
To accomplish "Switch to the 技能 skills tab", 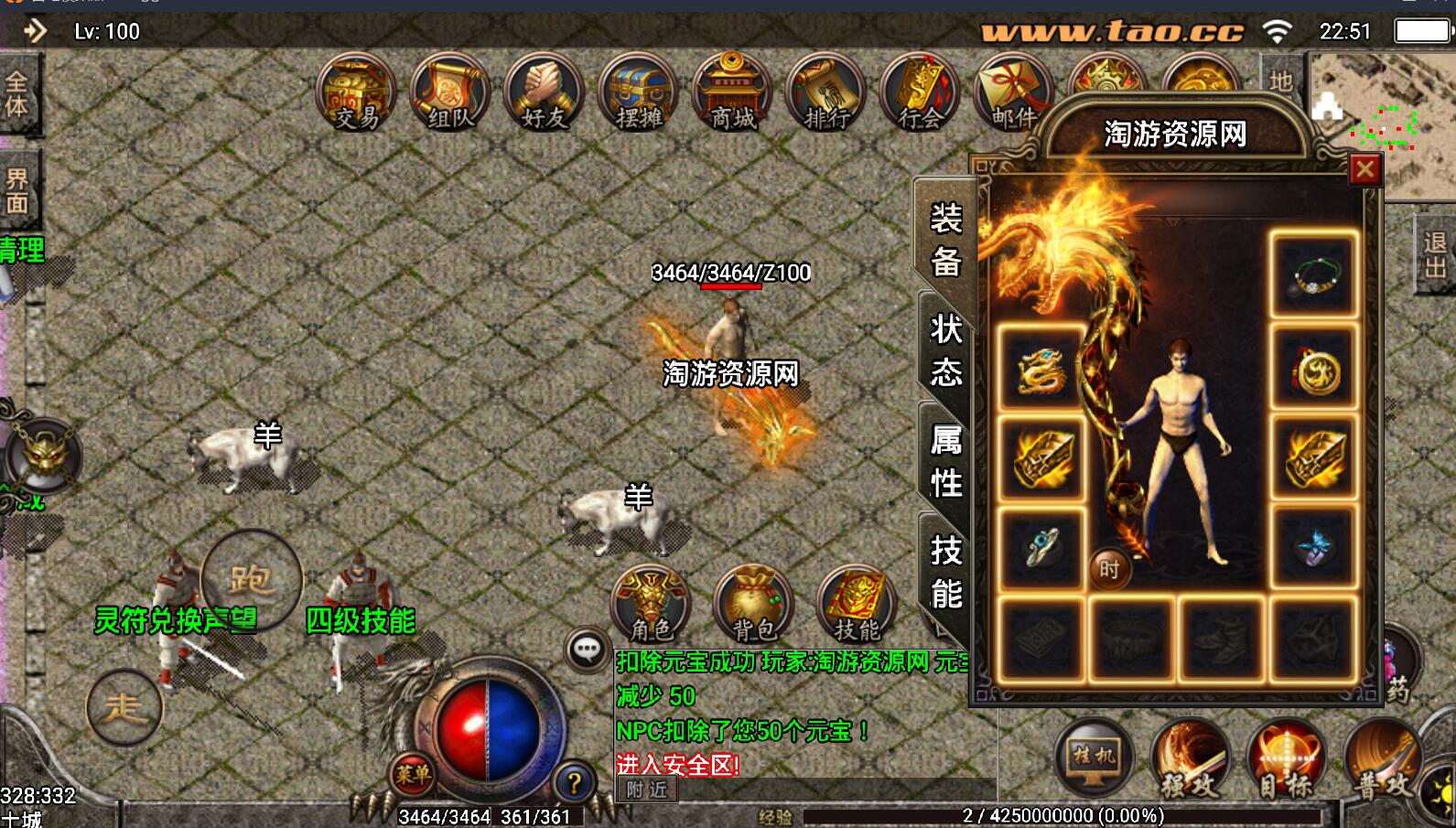I will click(945, 572).
